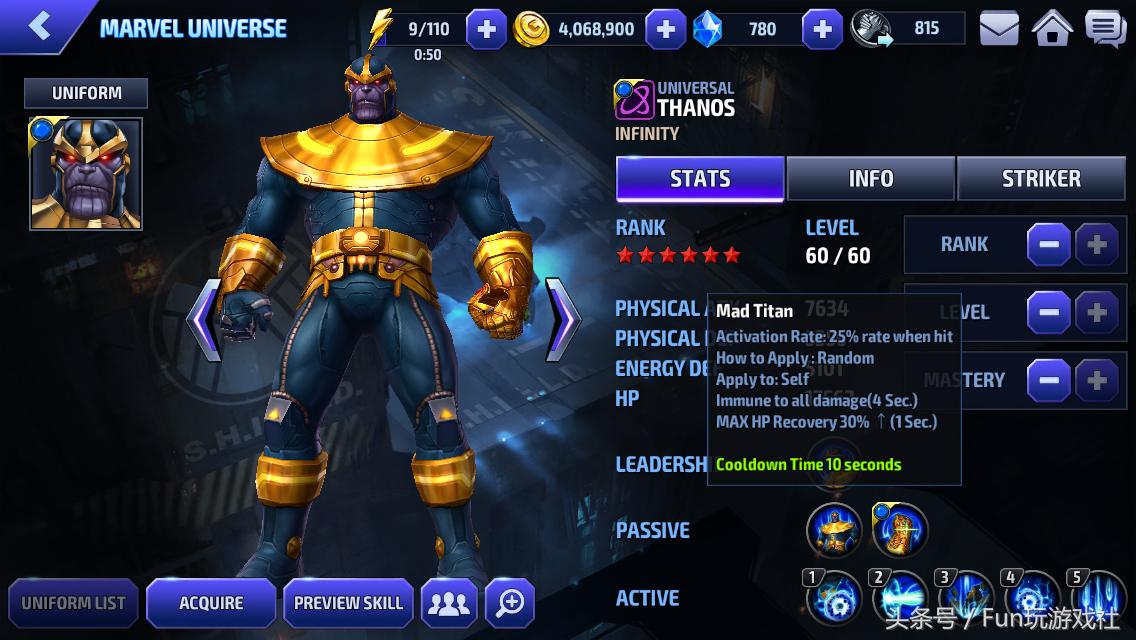The image size is (1136, 640).
Task: Increase Rank with the plus button
Action: (x=1096, y=244)
